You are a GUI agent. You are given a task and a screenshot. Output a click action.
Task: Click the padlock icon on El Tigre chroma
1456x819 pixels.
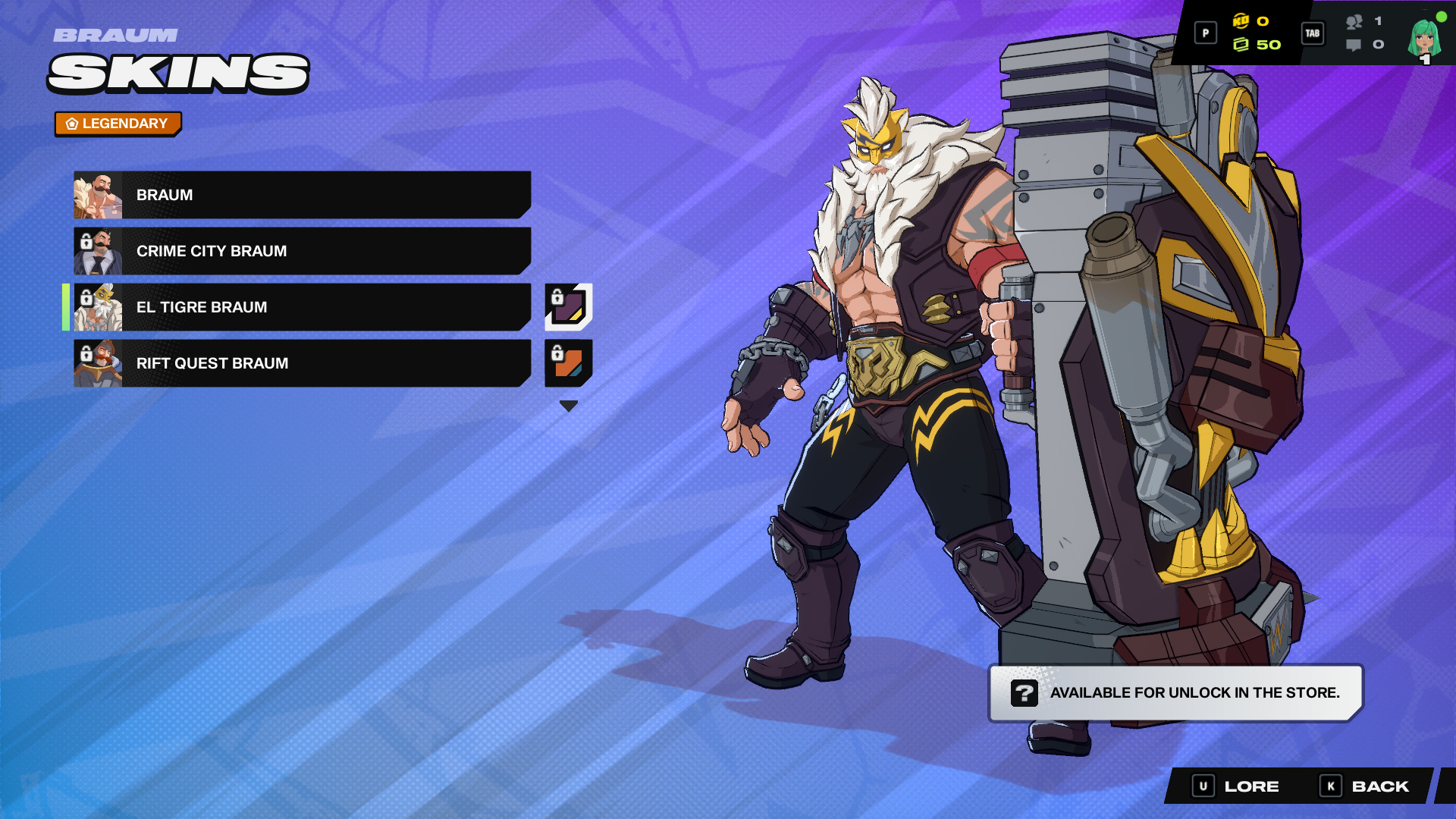[557, 298]
